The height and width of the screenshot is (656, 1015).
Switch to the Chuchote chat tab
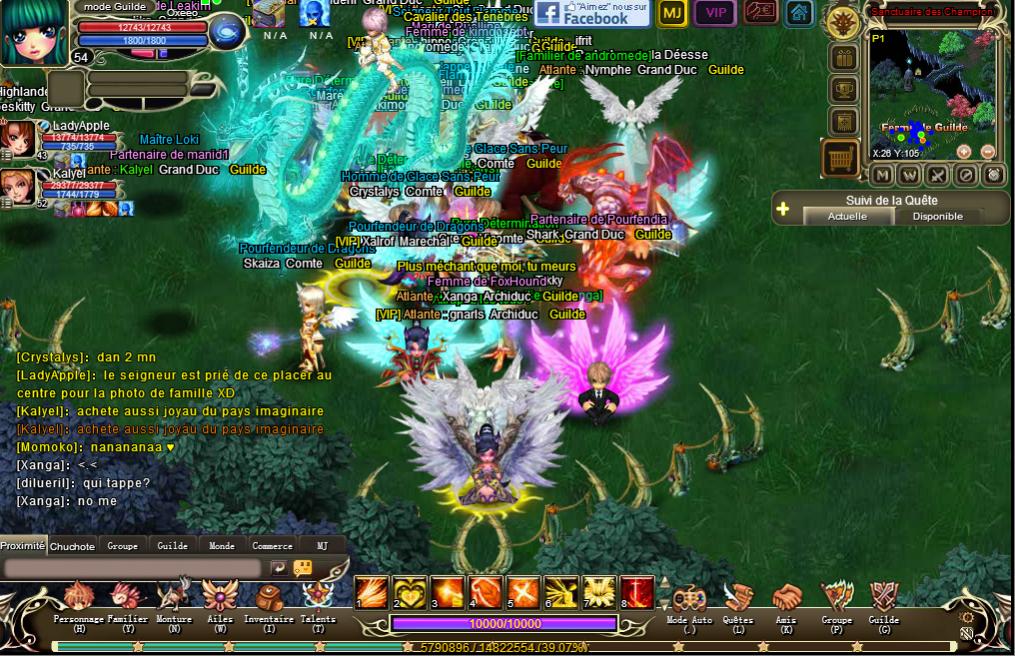tap(72, 546)
